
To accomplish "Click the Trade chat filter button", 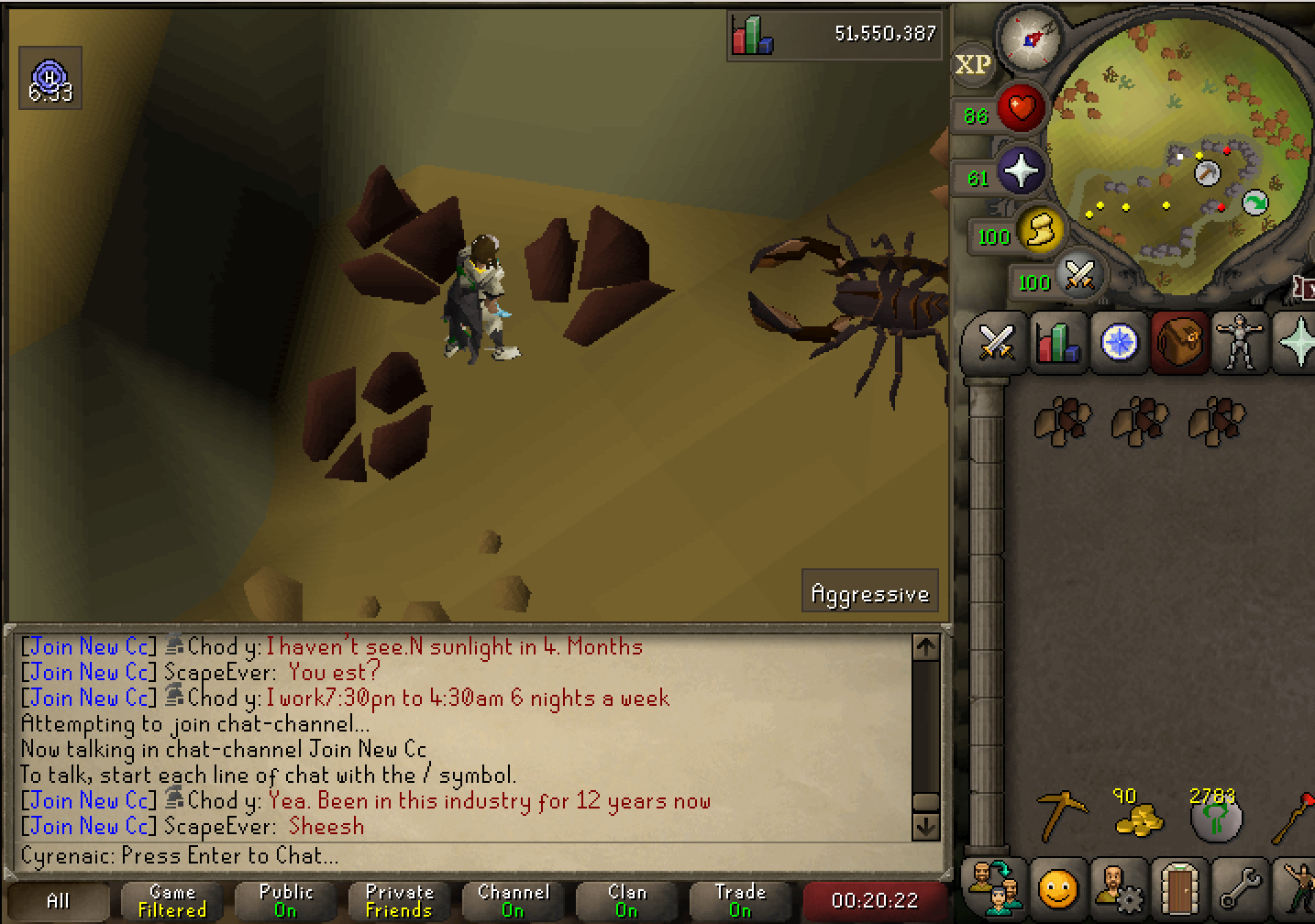I will pyautogui.click(x=740, y=900).
